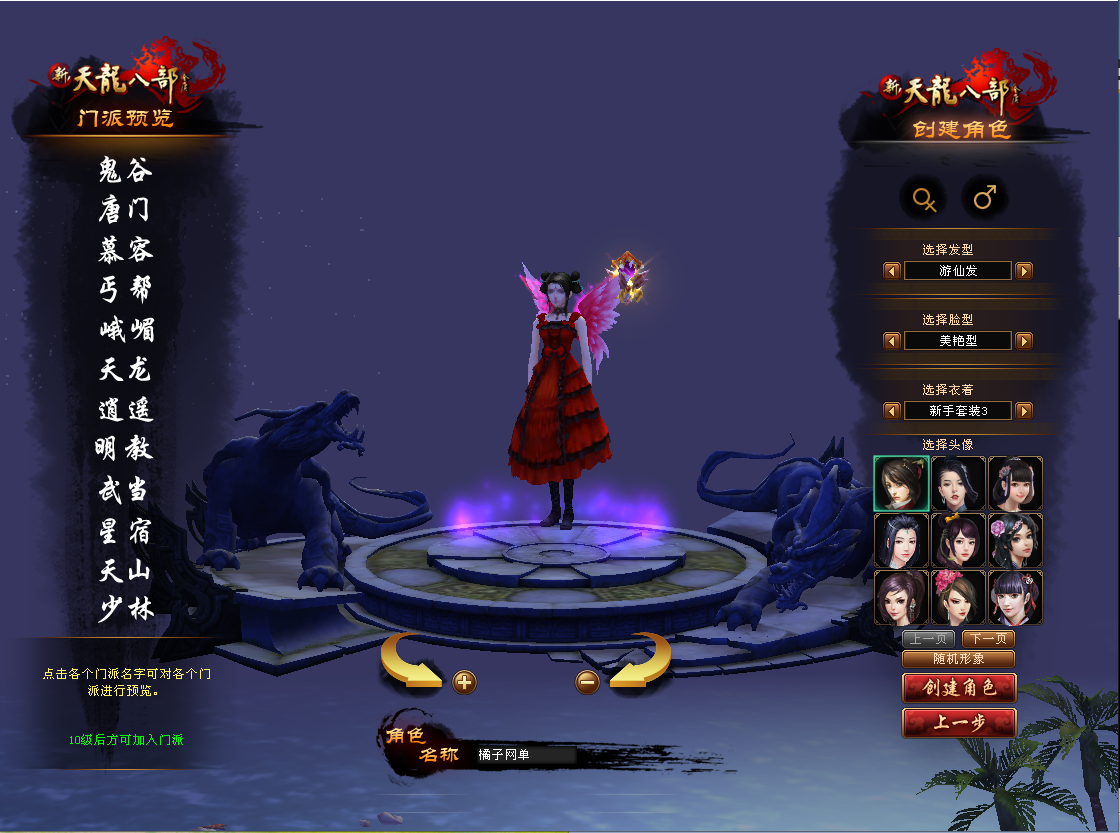Zoom in with the plus button
Image resolution: width=1120 pixels, height=833 pixels.
[464, 682]
